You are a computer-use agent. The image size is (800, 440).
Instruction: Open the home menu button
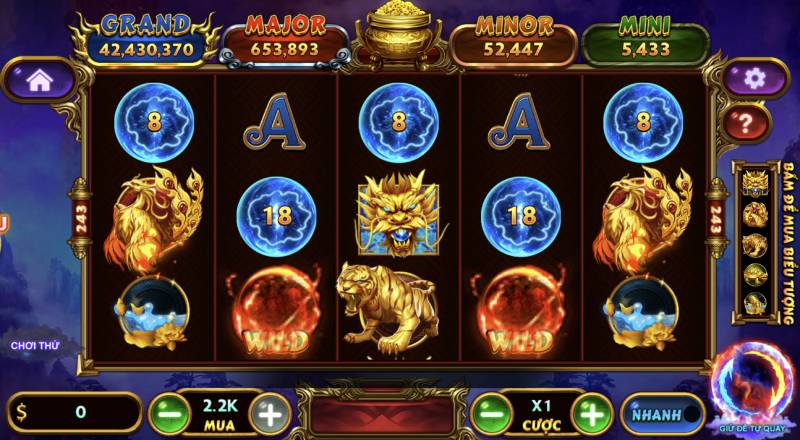pyautogui.click(x=39, y=79)
